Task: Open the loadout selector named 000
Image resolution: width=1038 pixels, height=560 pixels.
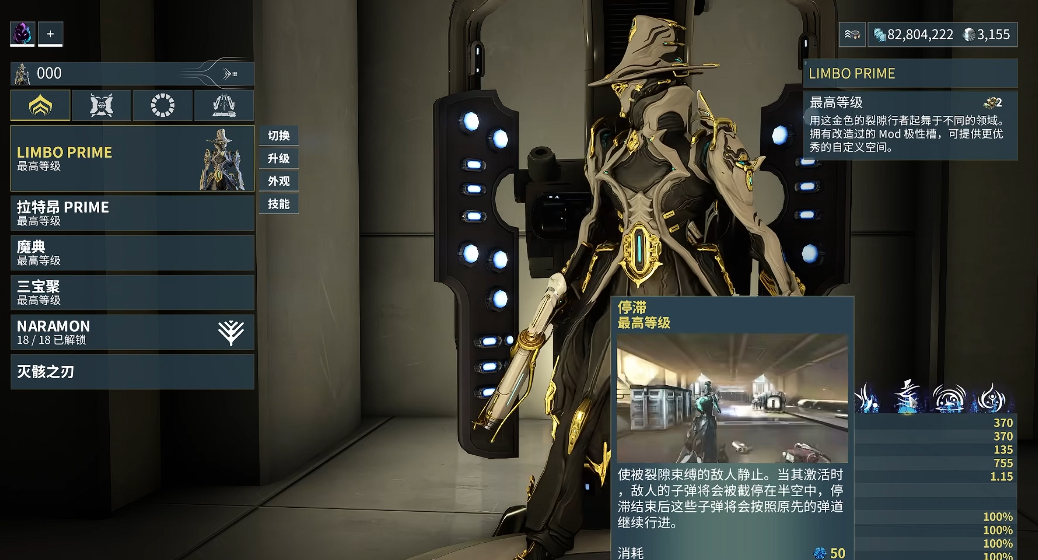Action: (x=132, y=73)
